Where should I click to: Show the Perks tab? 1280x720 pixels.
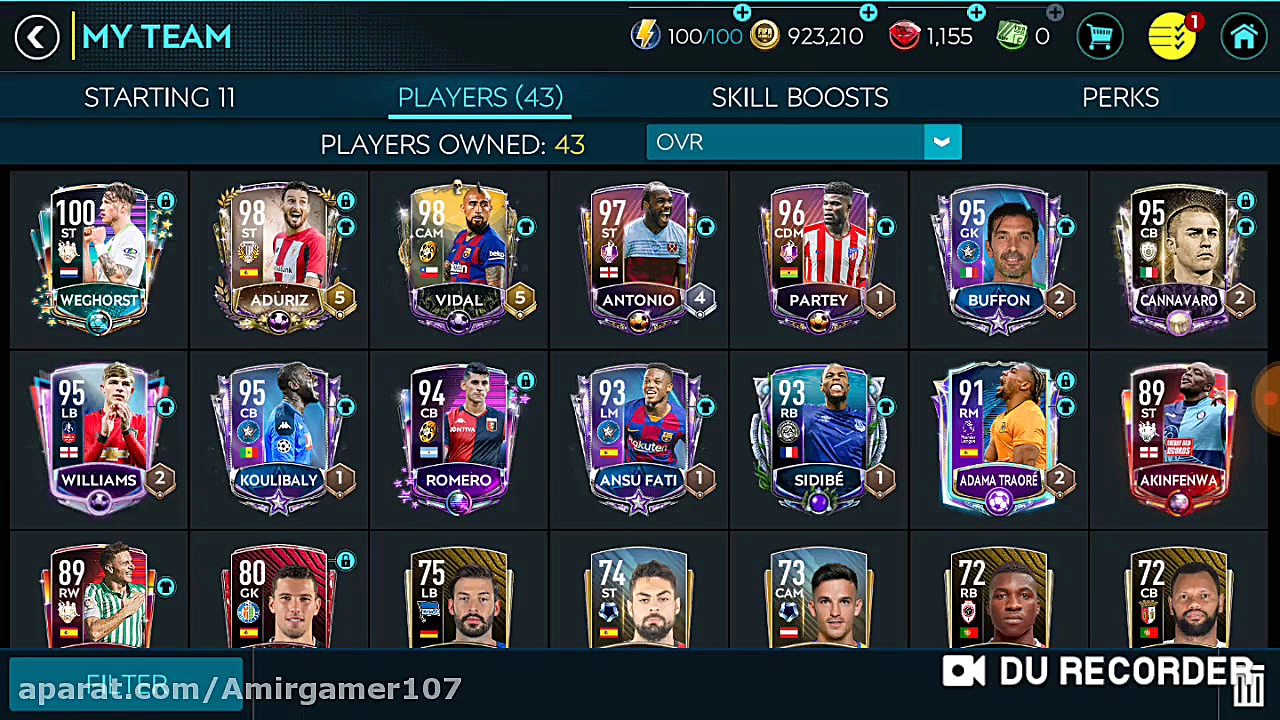(1120, 97)
